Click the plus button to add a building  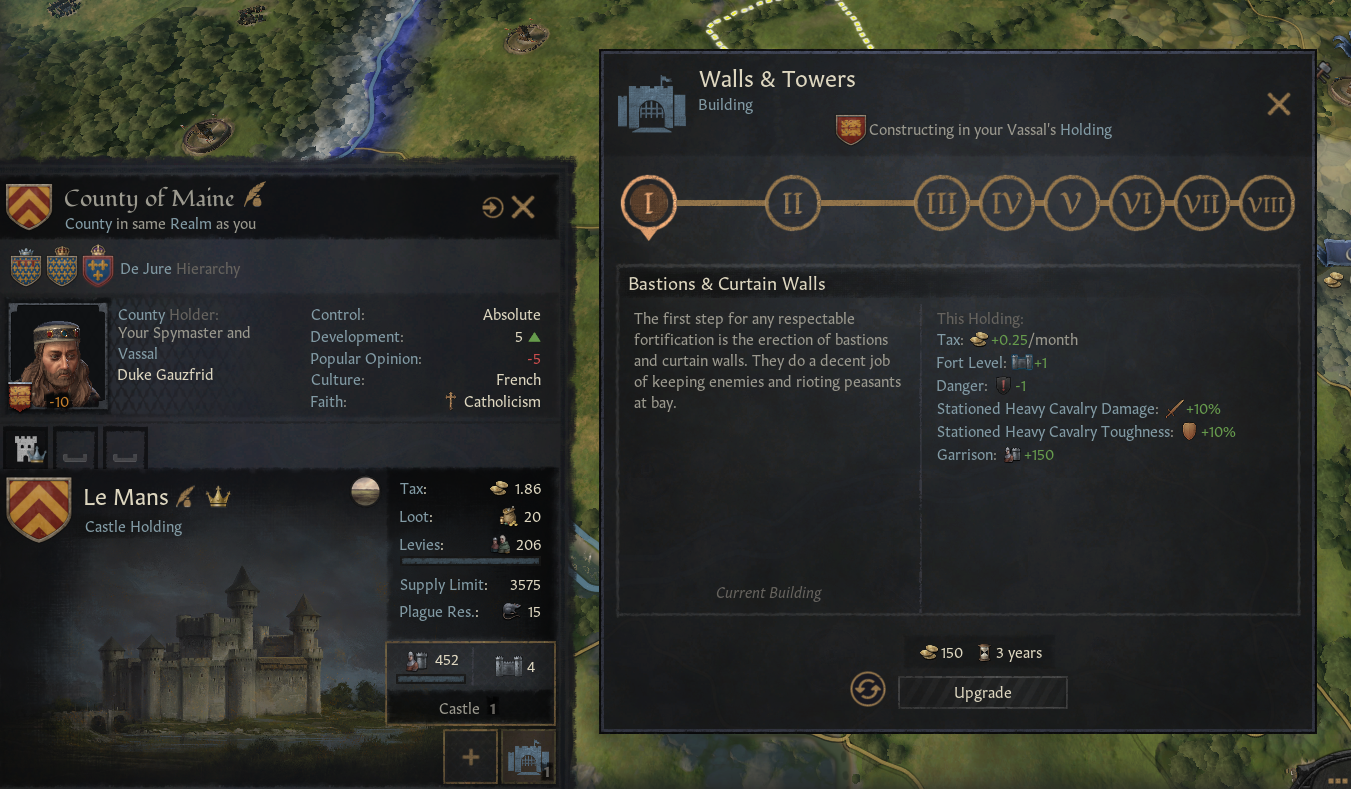[x=470, y=756]
